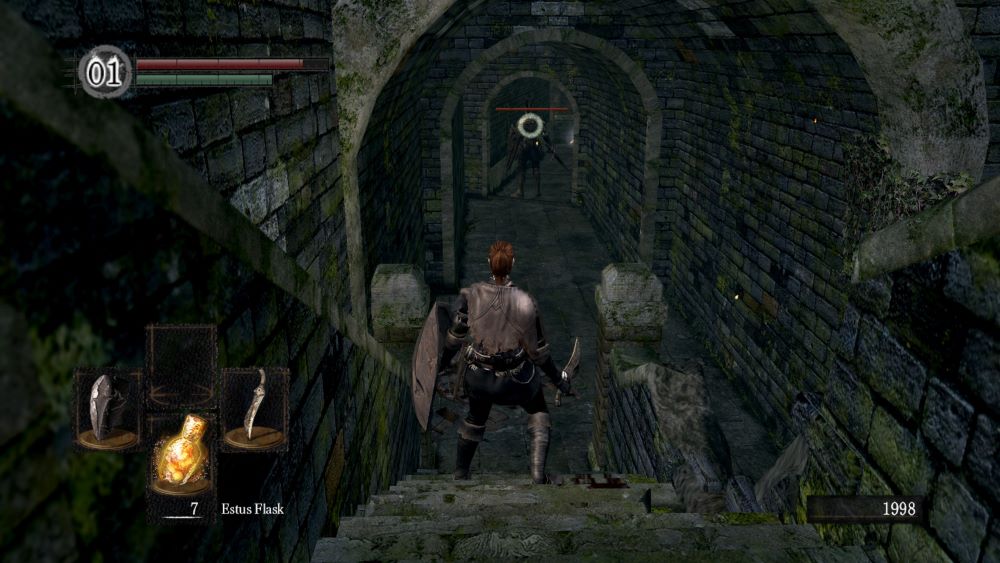The image size is (1000, 563).
Task: Choose the right-hand curved blade weapon slot
Action: [254, 408]
